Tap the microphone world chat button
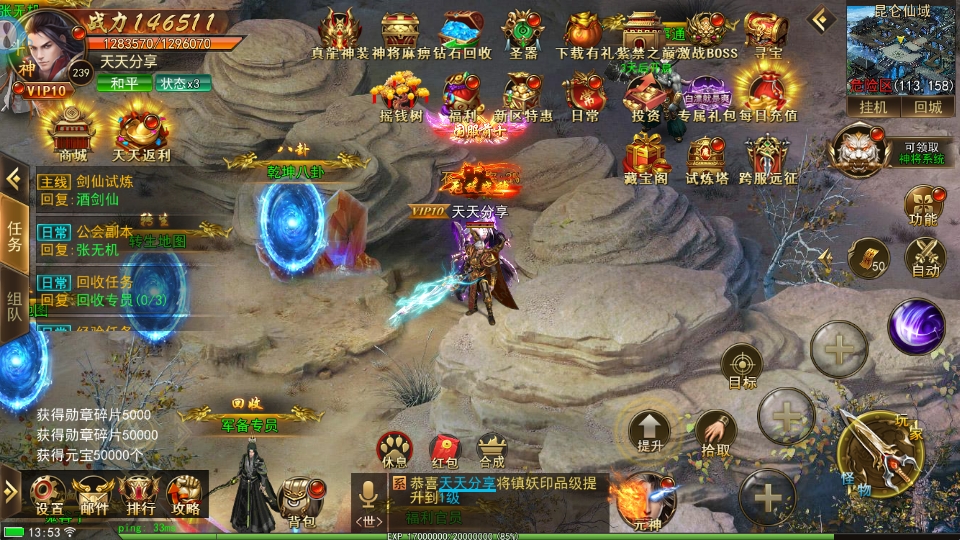960x540 pixels. coord(367,496)
